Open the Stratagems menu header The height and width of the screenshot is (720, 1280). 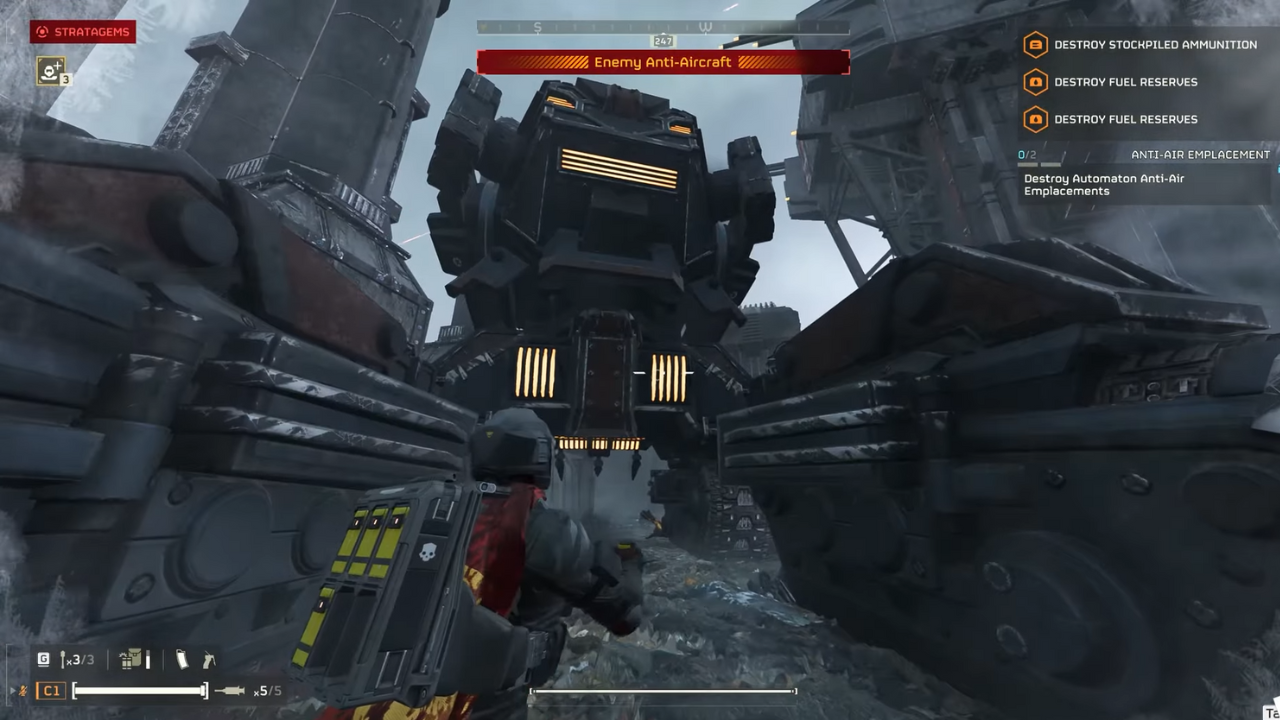83,32
